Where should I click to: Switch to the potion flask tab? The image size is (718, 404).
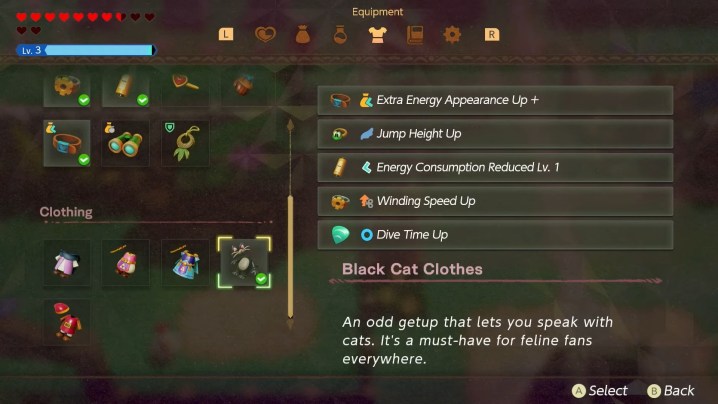(x=339, y=35)
